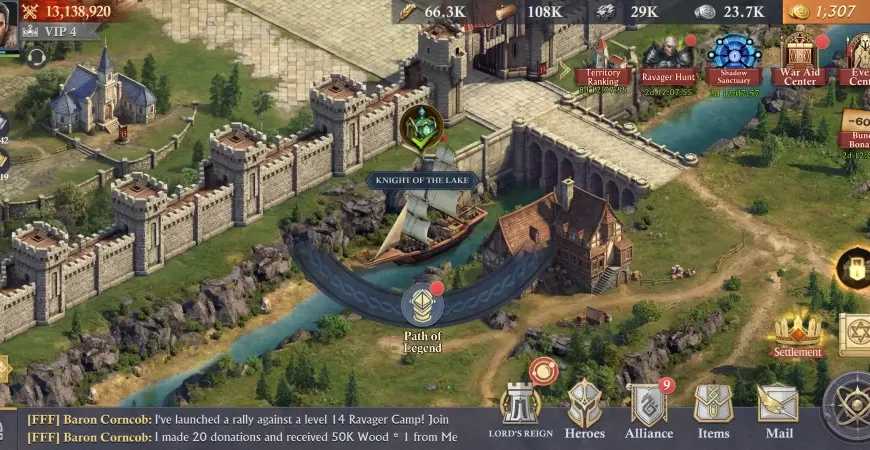
Task: Open the headset customer support icon
Action: 38,57
